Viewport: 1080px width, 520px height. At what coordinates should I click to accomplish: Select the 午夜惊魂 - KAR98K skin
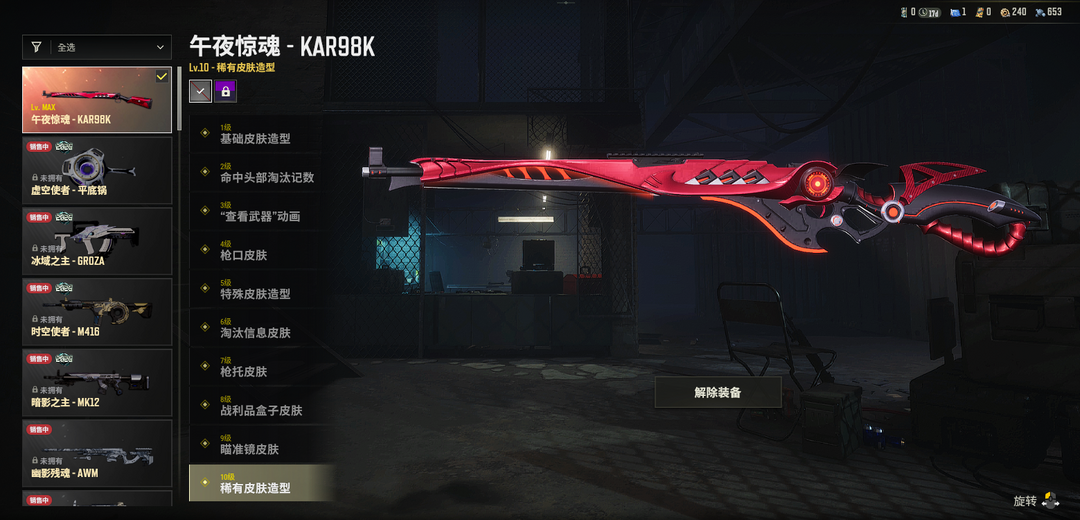[x=97, y=99]
